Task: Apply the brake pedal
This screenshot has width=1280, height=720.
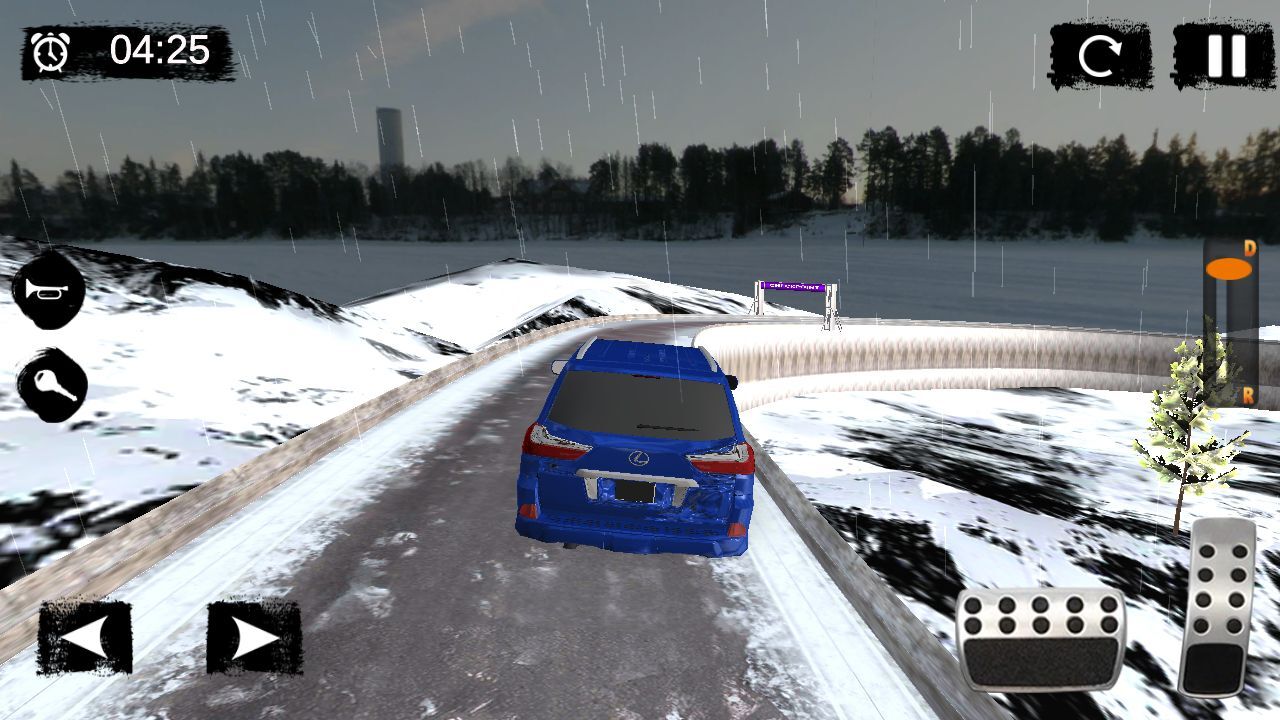Action: (x=1041, y=639)
